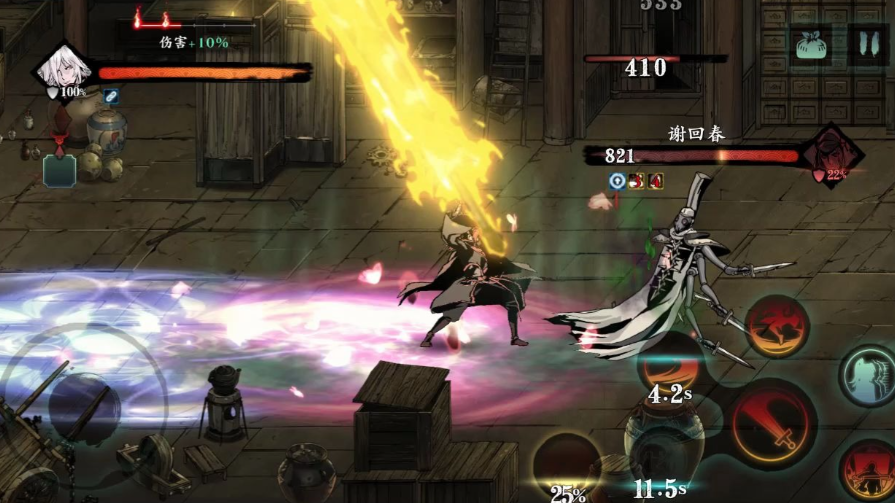
Task: Tap the 25% charged ultimate orb
Action: [x=566, y=468]
